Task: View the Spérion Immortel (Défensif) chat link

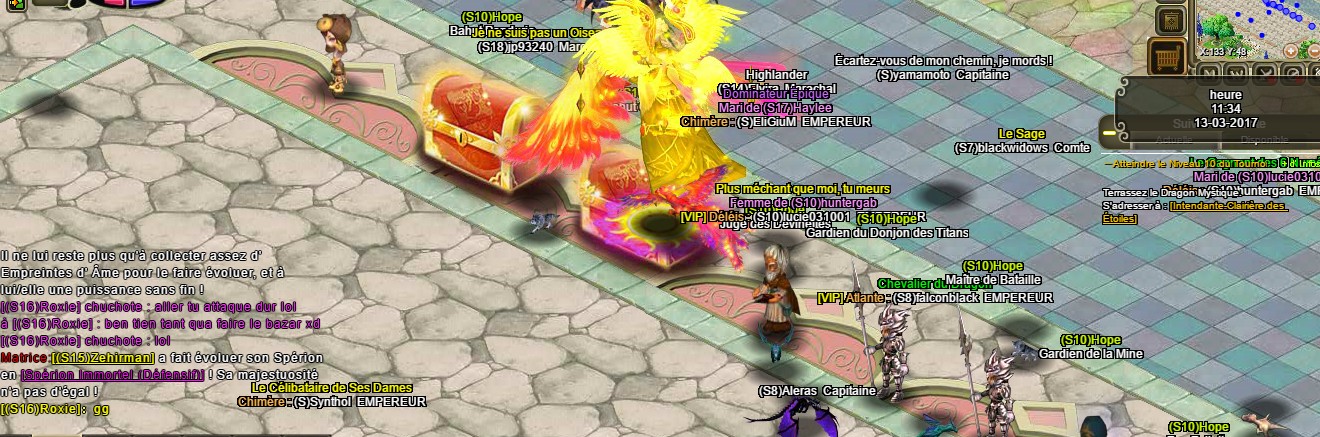Action: tap(111, 373)
